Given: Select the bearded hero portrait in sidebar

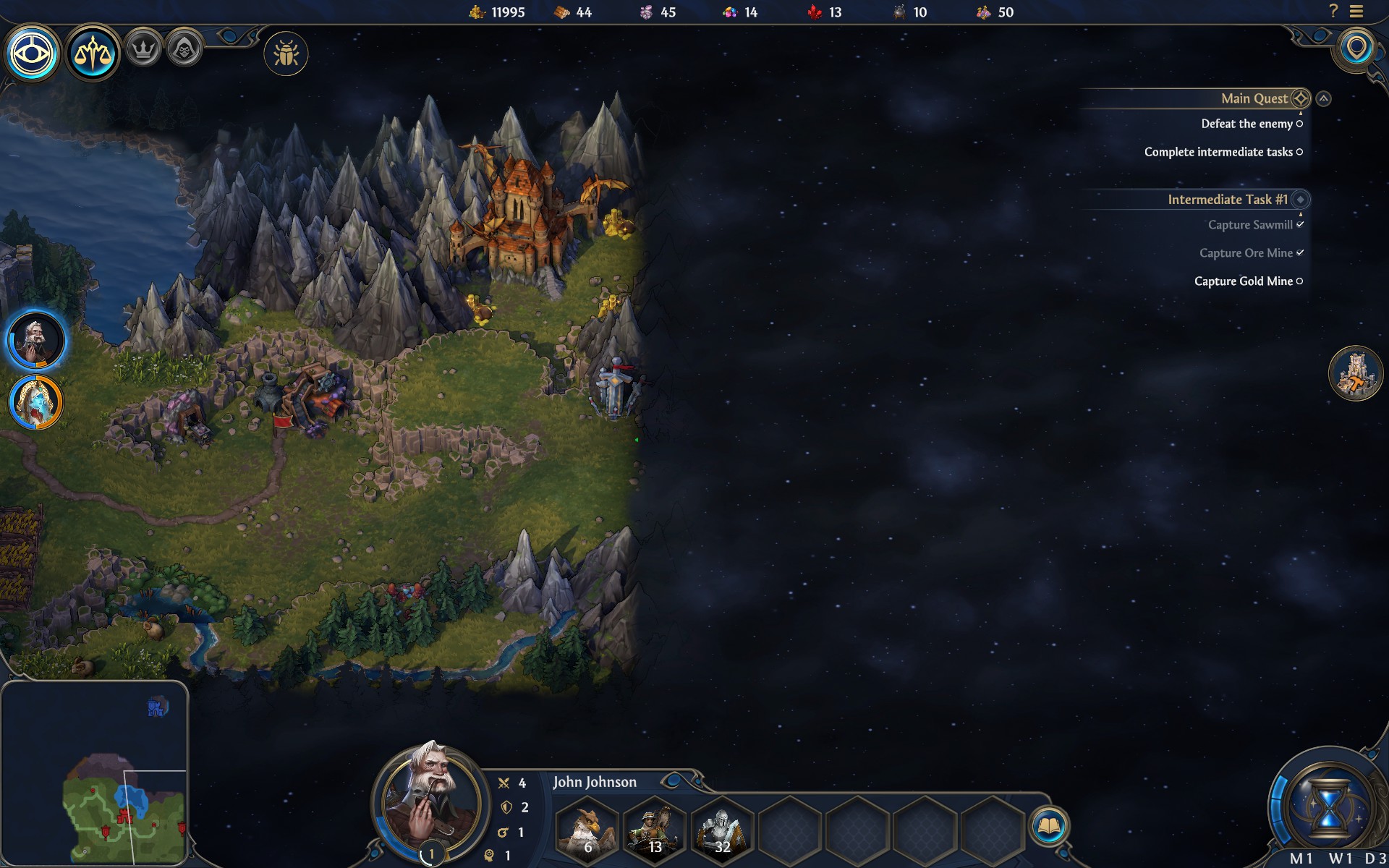Looking at the screenshot, I should [35, 340].
